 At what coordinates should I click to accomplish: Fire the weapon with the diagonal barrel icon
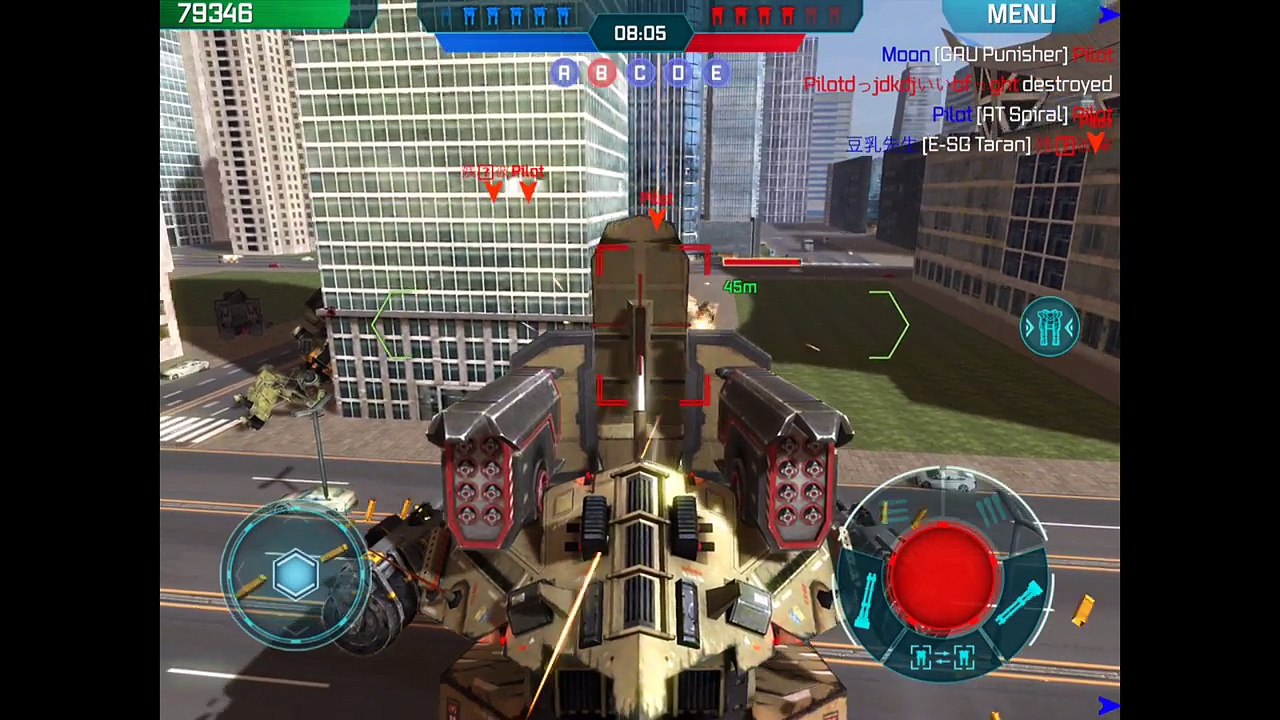(1020, 602)
